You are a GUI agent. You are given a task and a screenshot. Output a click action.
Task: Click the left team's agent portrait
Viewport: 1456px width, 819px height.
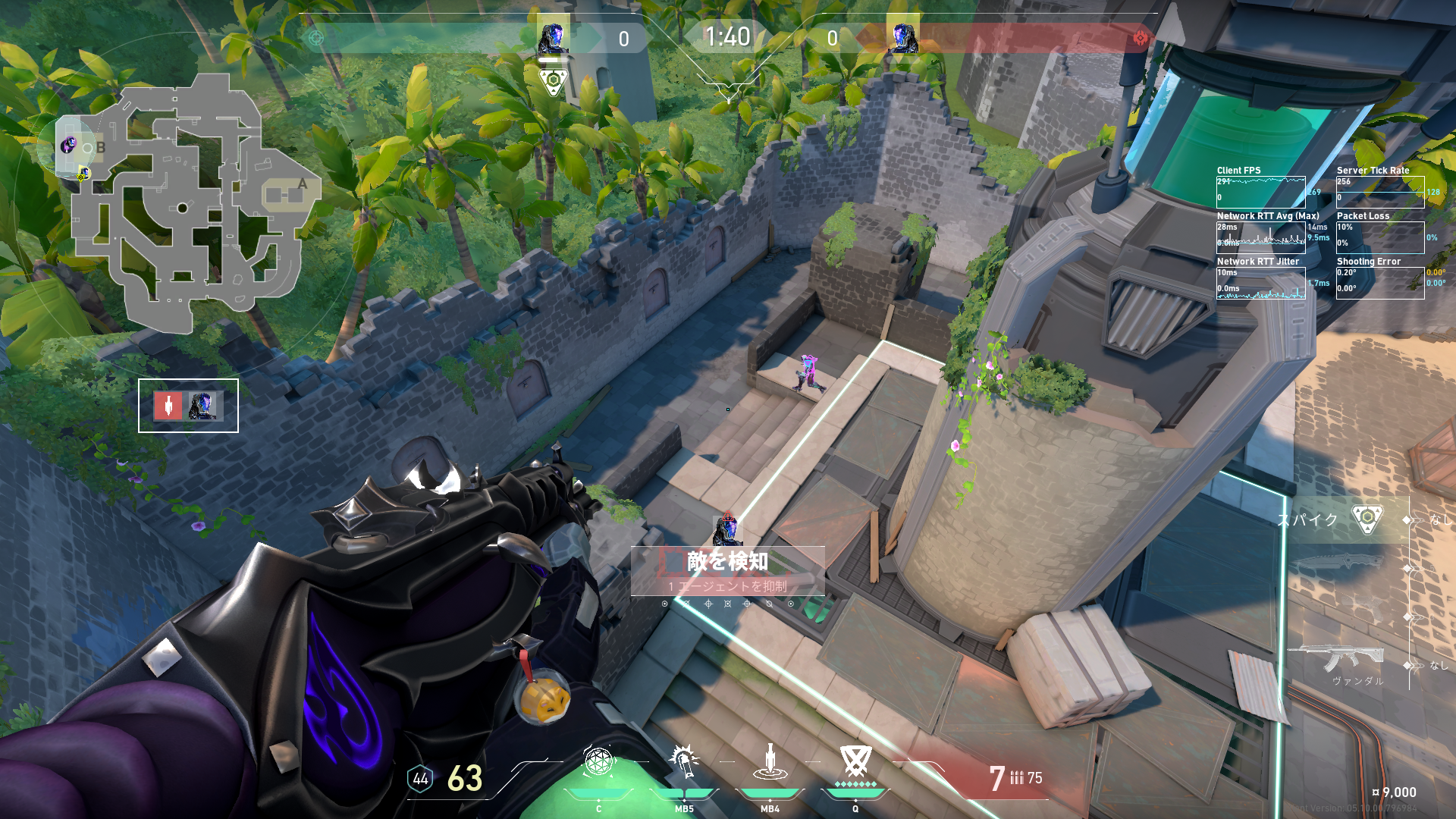click(553, 37)
